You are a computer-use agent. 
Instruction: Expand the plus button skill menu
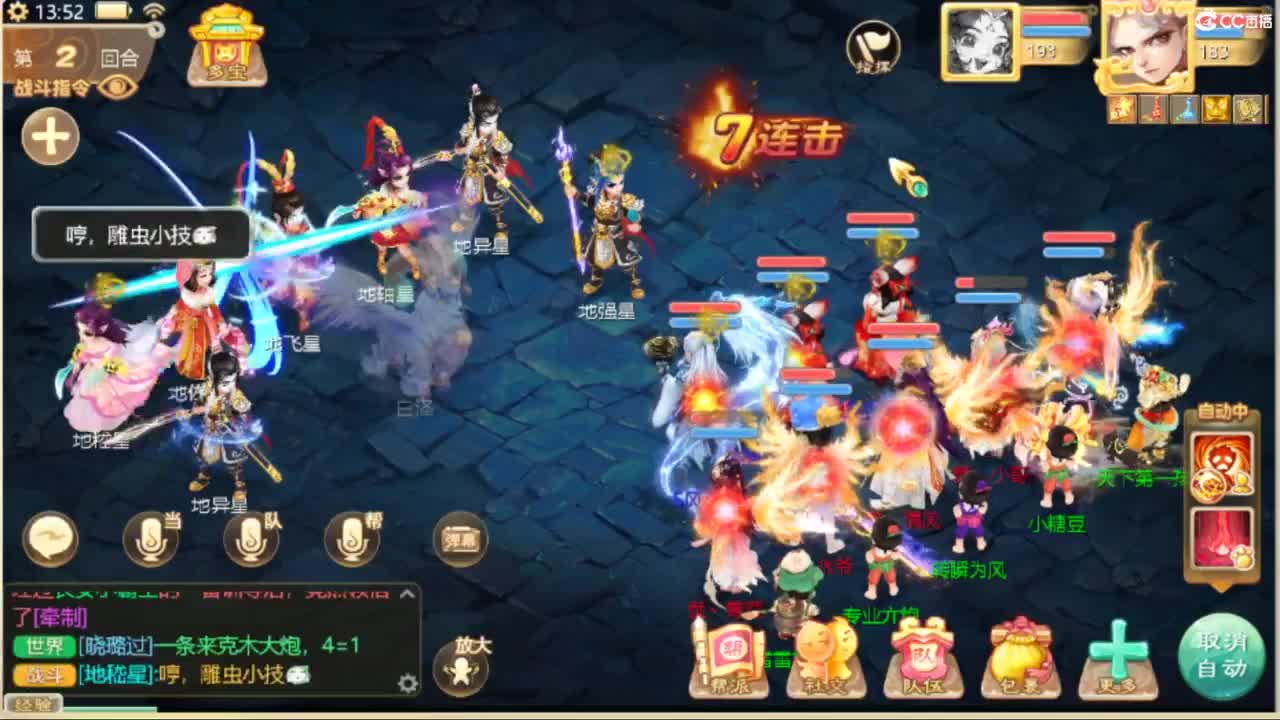tap(50, 137)
